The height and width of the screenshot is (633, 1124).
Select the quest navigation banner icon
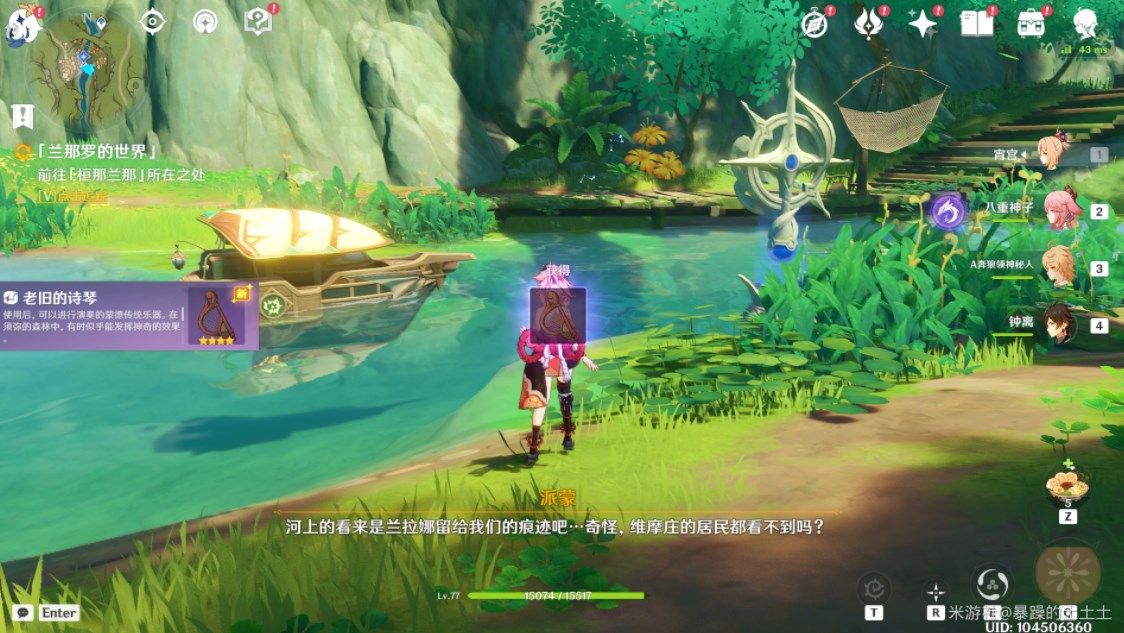22,116
